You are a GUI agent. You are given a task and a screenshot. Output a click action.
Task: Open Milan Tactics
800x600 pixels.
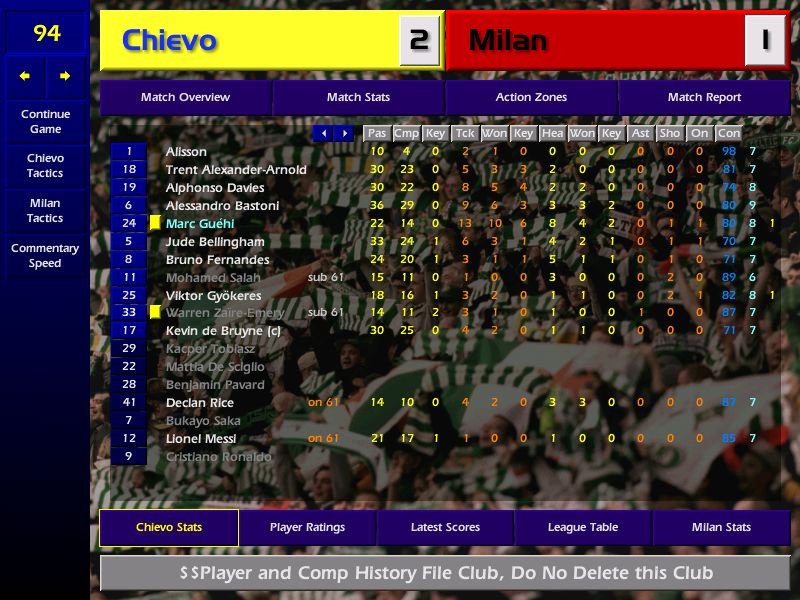click(45, 211)
